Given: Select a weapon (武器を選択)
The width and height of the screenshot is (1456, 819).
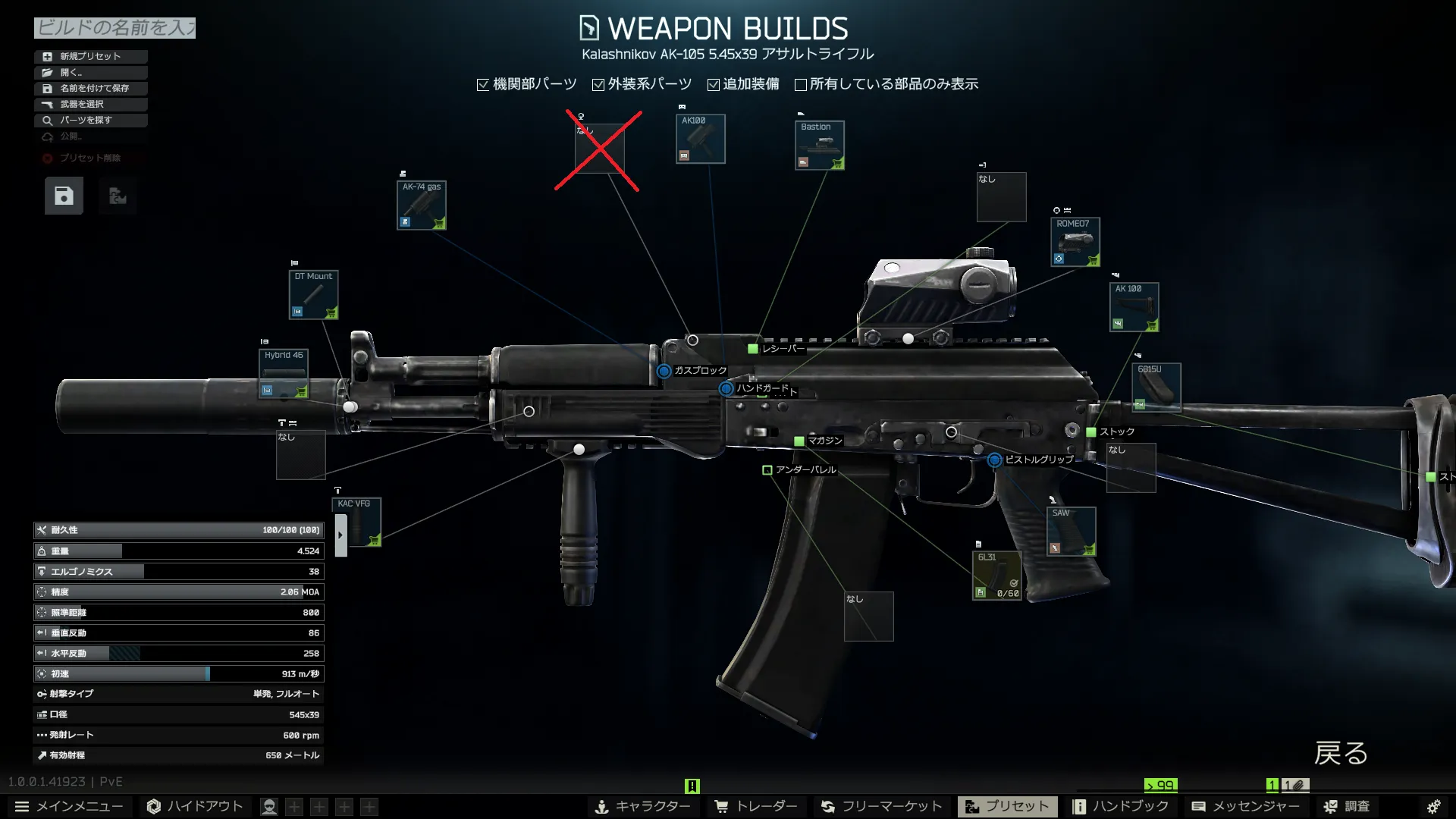Looking at the screenshot, I should [x=90, y=104].
